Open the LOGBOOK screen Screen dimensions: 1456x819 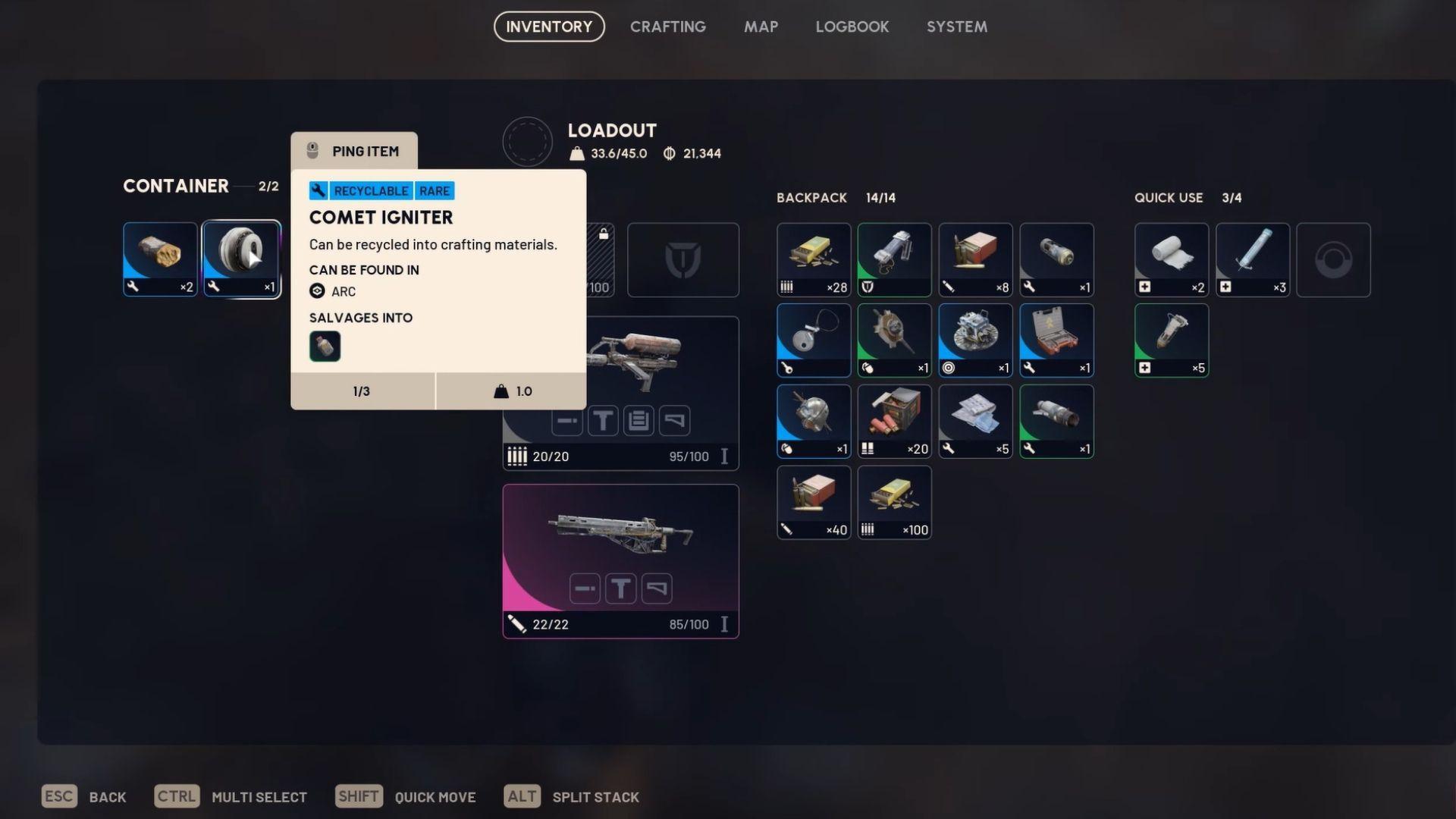[x=852, y=27]
